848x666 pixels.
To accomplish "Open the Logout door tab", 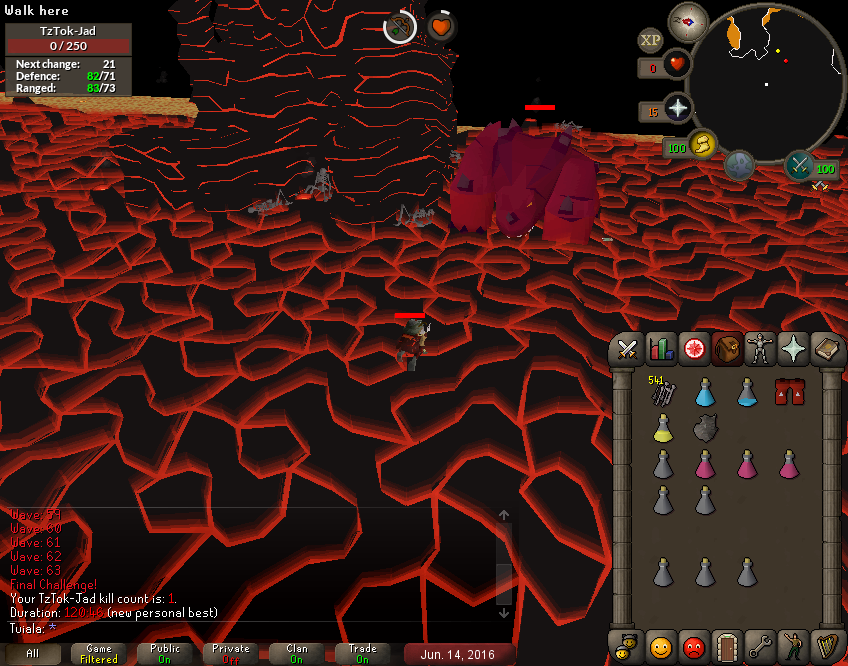I will (727, 645).
